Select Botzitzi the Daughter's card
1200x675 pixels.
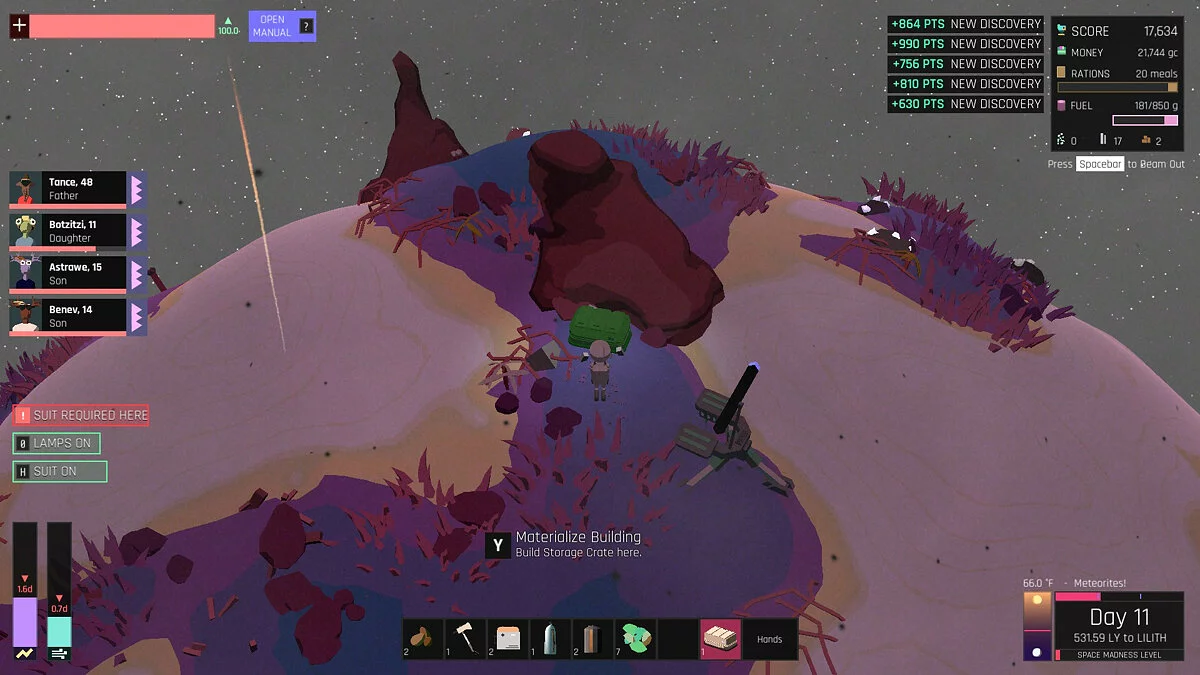pyautogui.click(x=69, y=231)
